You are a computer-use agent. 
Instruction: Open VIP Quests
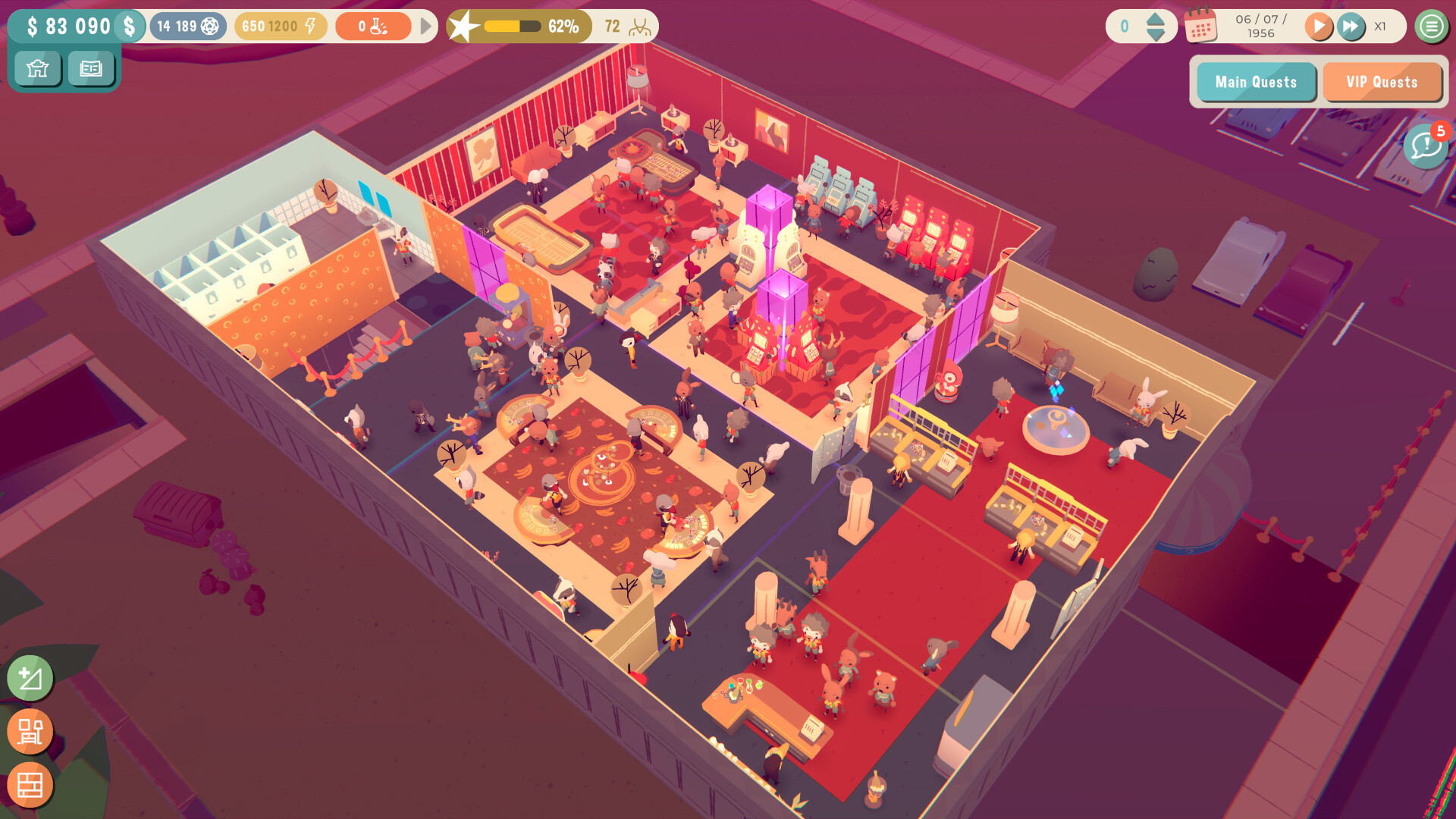[1382, 82]
